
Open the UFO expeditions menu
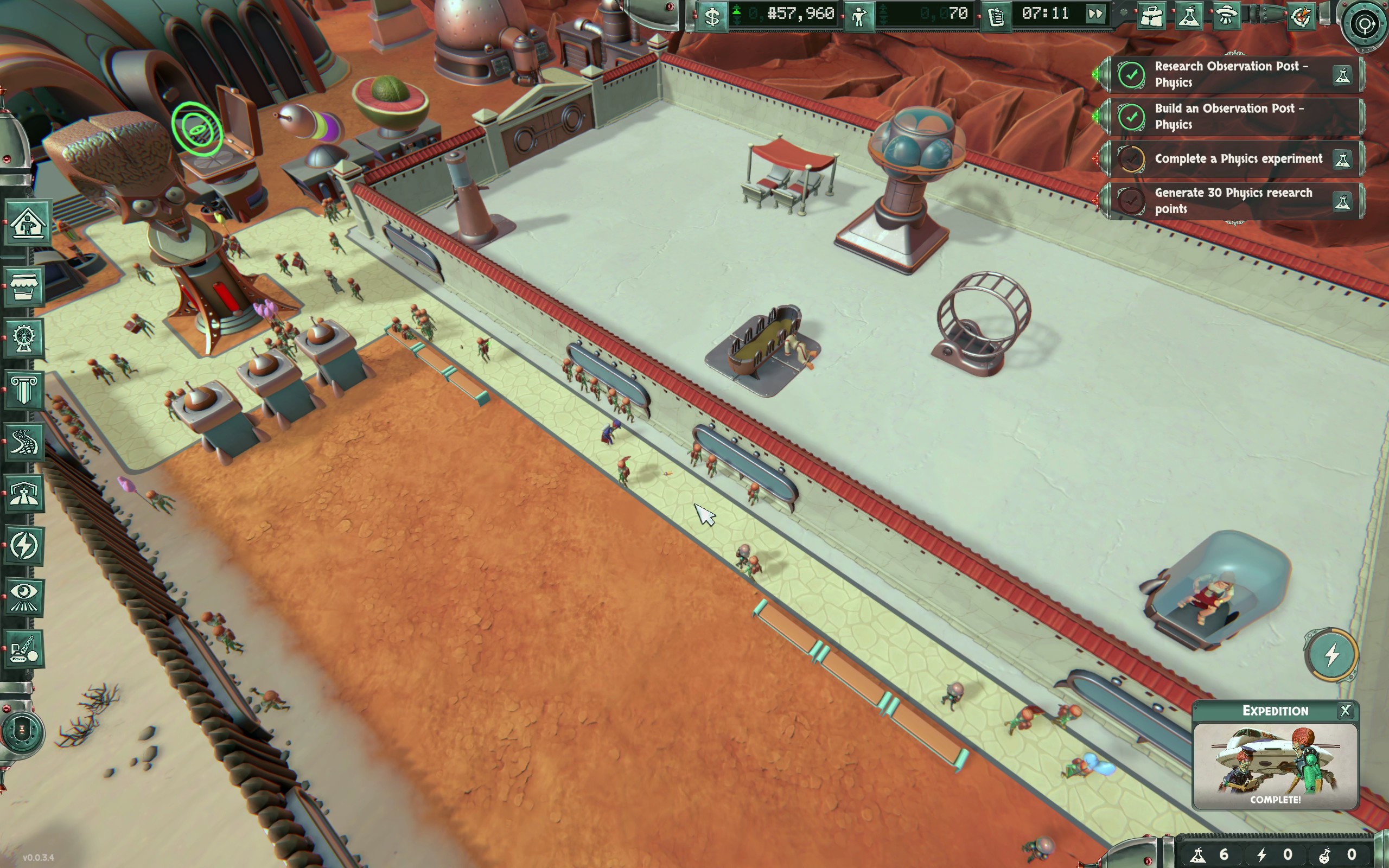click(1227, 16)
